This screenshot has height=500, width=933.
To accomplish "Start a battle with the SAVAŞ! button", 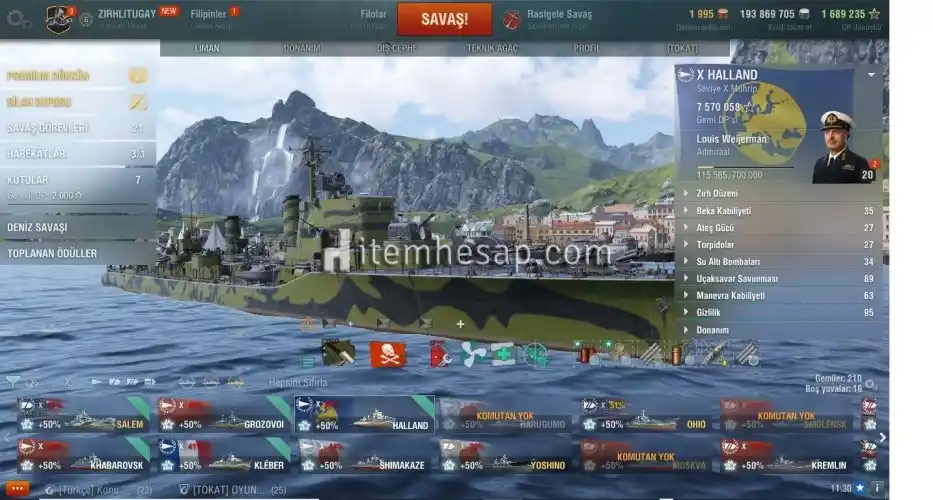I will pos(444,19).
